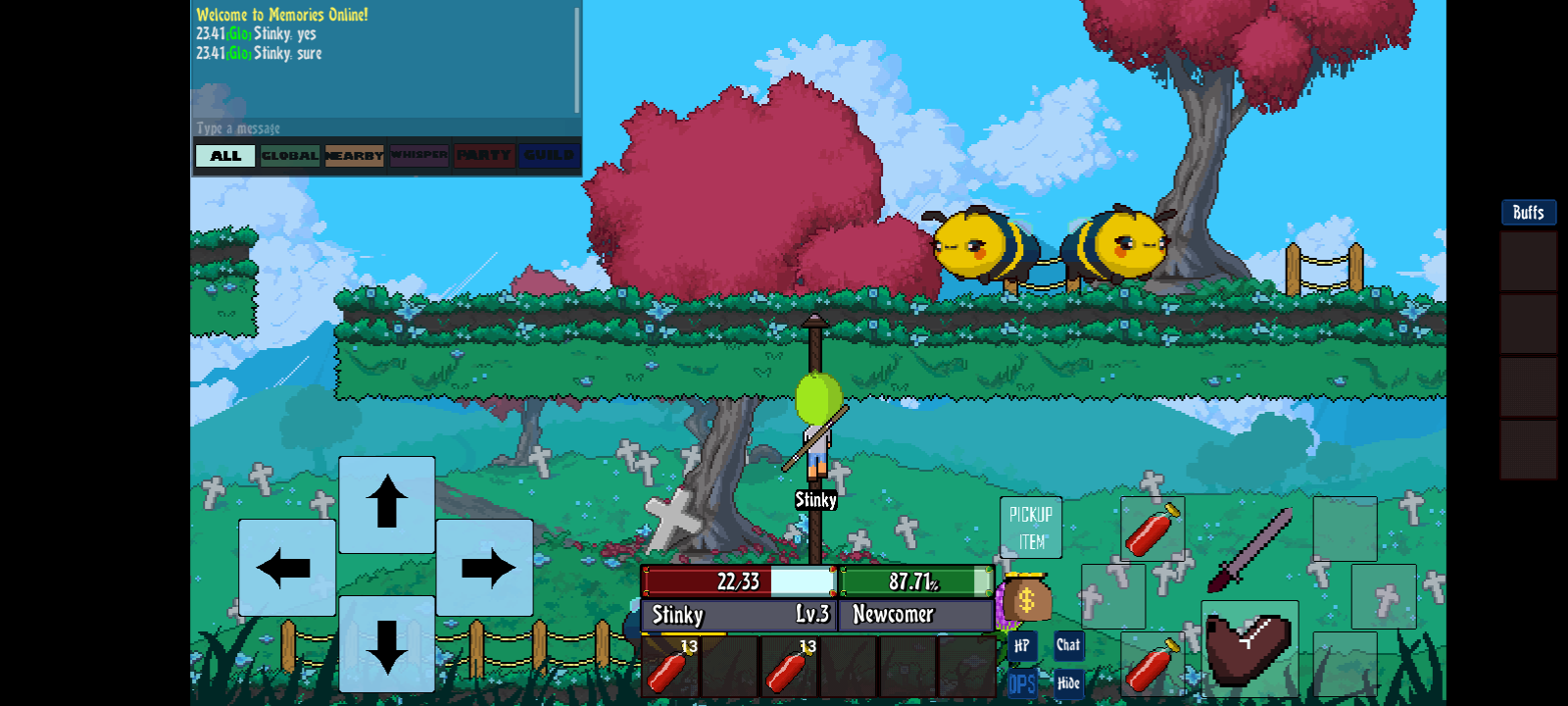
Task: Open the Whisper chat tab
Action: [419, 155]
